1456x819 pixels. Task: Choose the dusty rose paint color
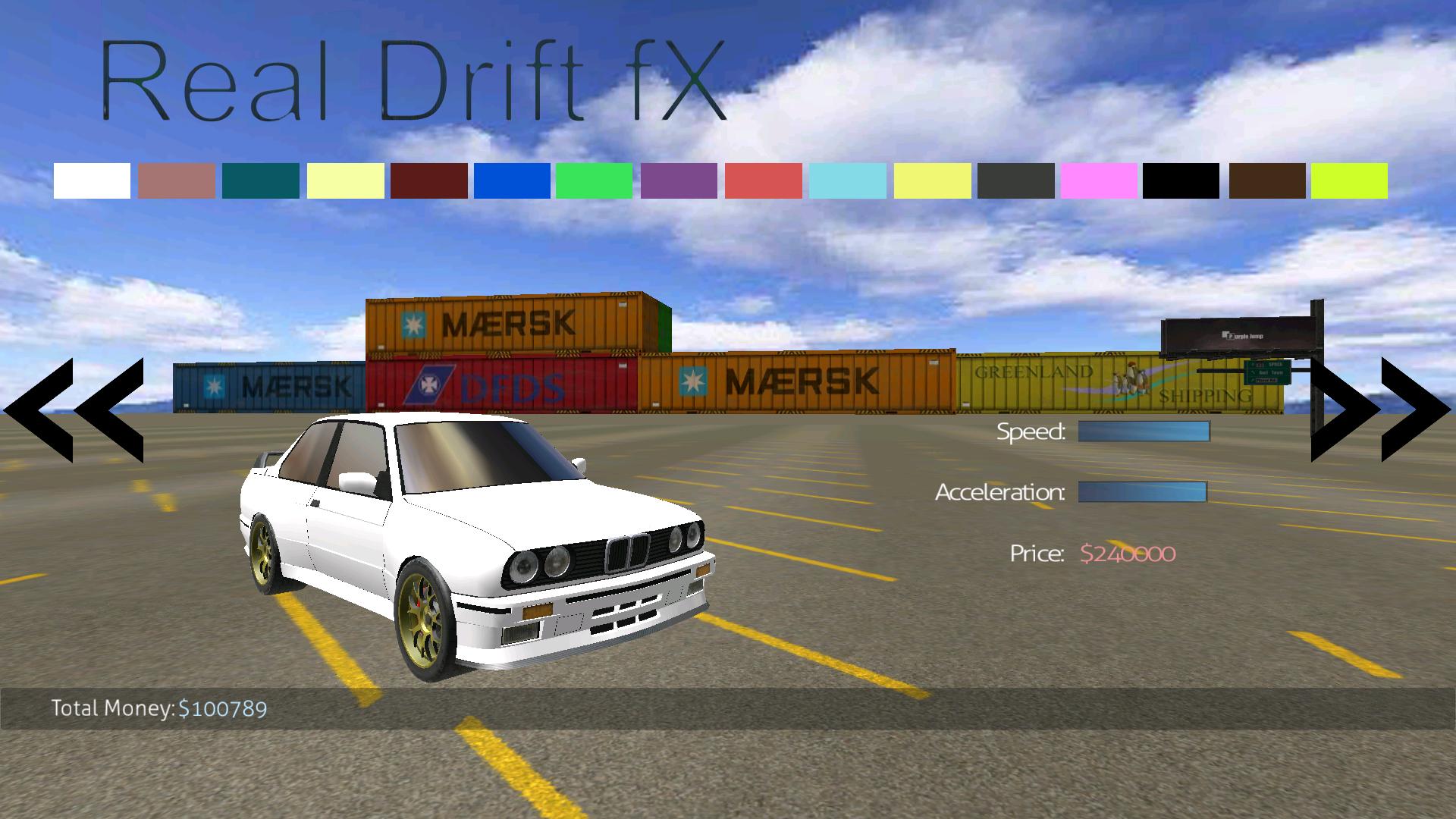tap(178, 180)
